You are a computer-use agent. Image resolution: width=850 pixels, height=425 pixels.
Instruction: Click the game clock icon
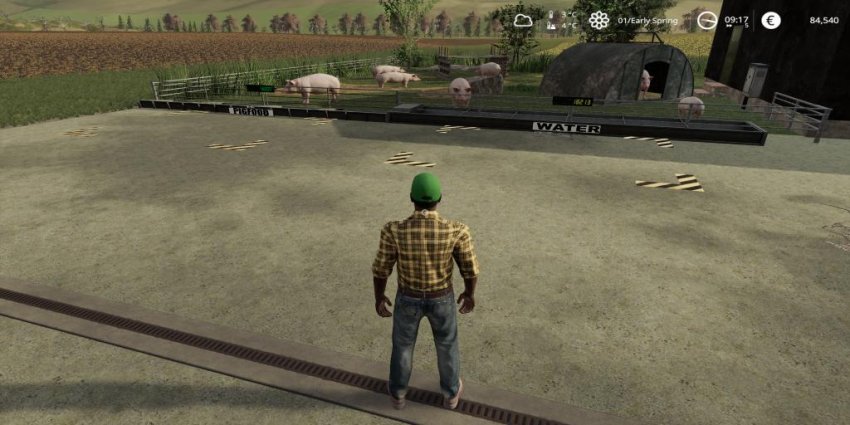(707, 20)
